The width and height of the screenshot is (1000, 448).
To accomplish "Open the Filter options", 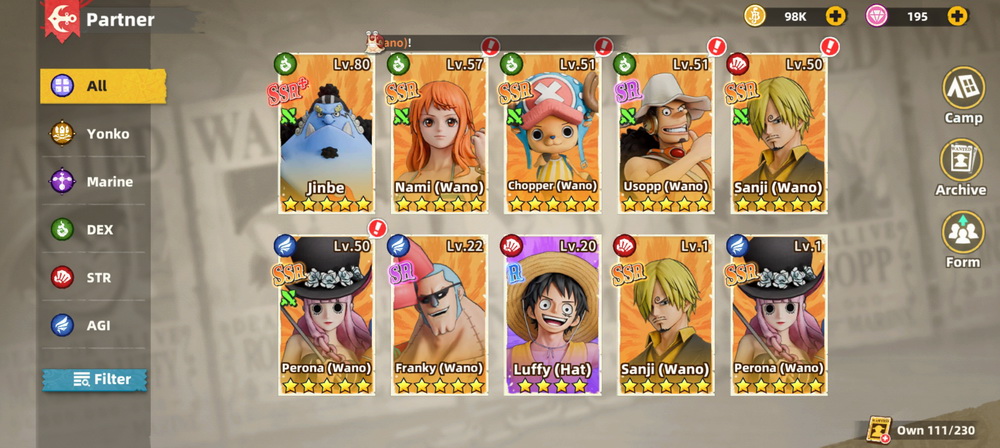I will tap(95, 379).
